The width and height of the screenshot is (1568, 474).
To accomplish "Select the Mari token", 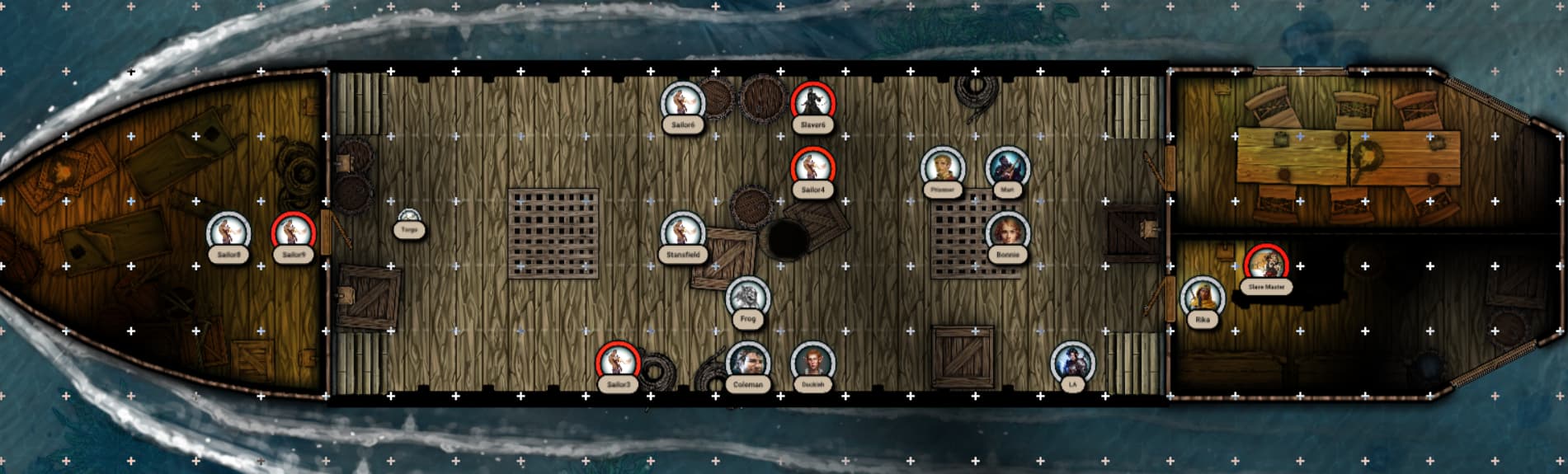I will [x=1006, y=167].
